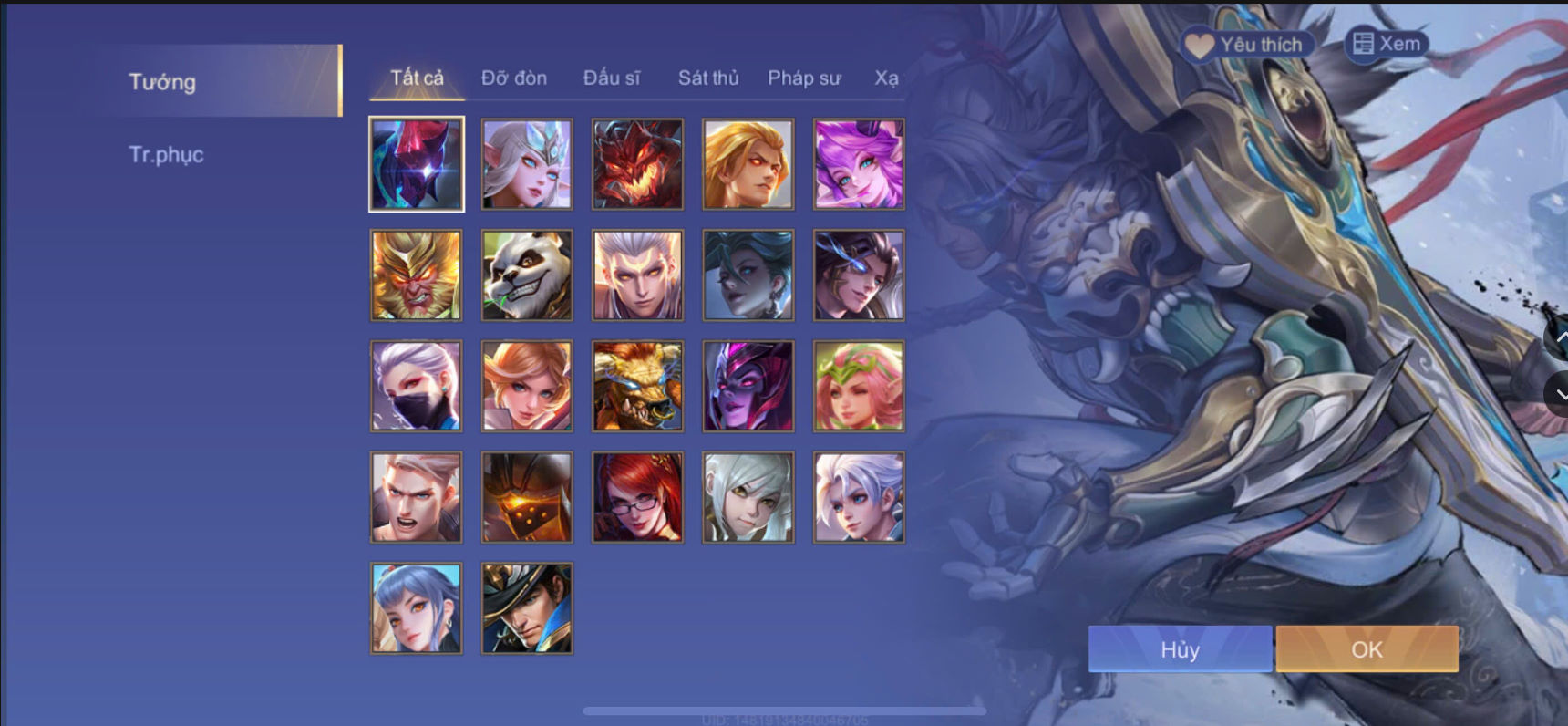Select the blonde warrior hero portrait

tap(747, 164)
